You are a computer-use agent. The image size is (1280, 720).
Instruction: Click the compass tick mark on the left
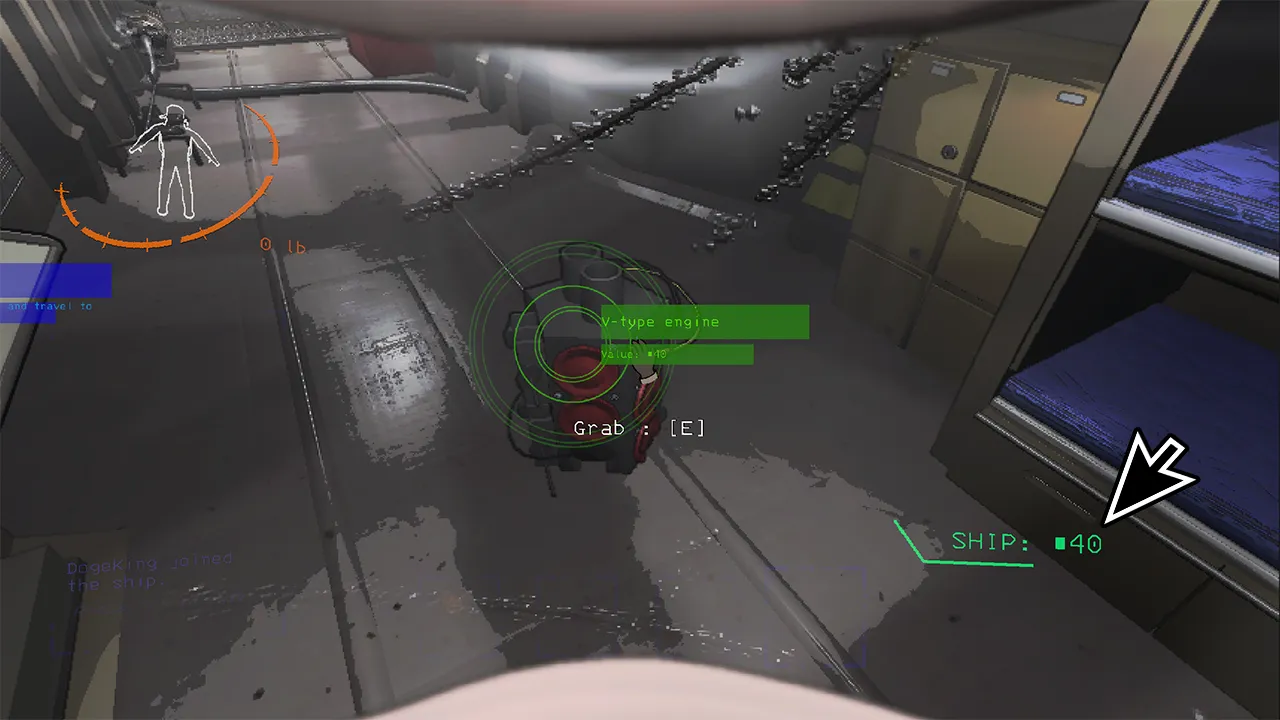coord(60,192)
